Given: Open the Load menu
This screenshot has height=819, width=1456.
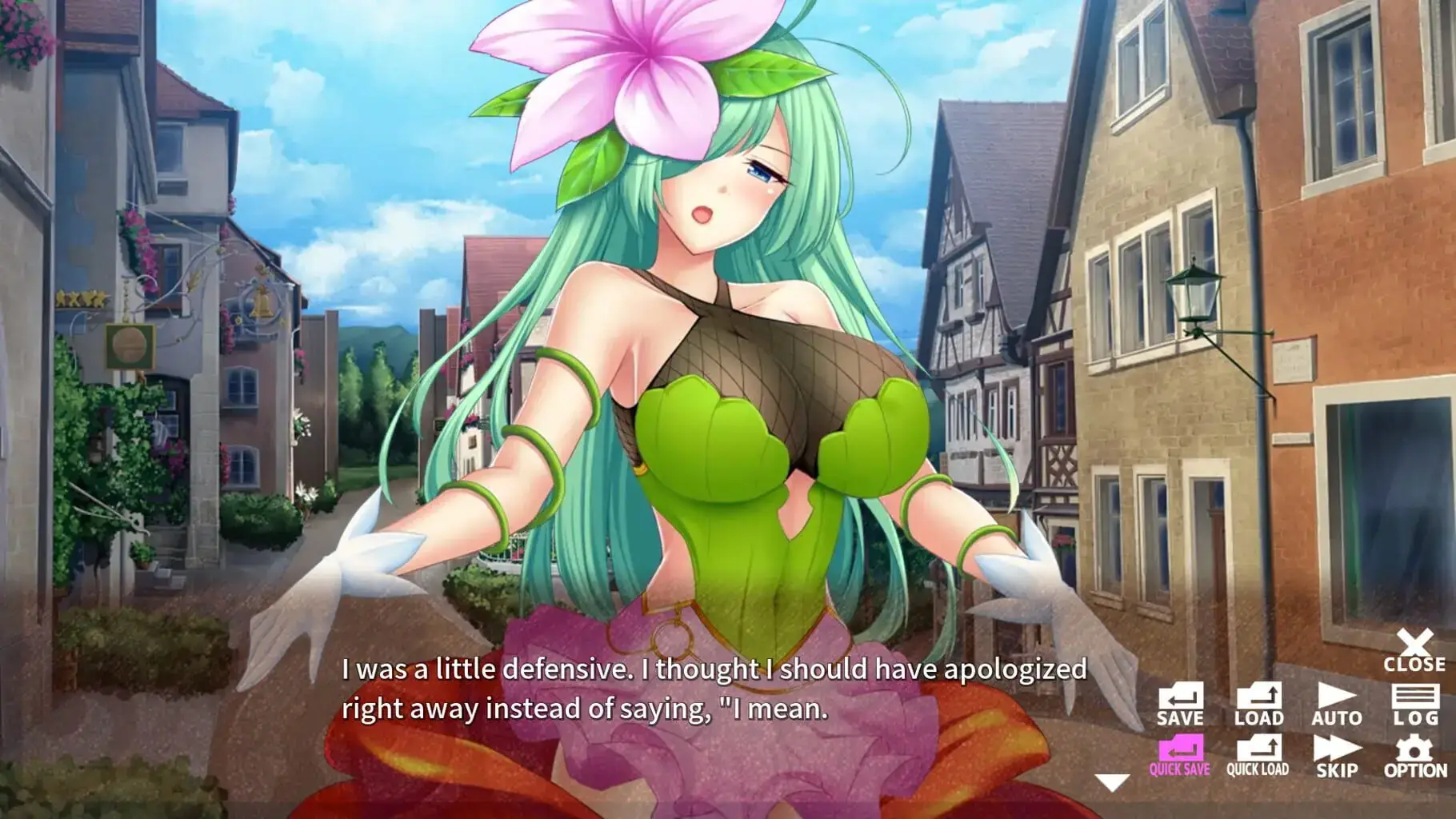Looking at the screenshot, I should [x=1258, y=705].
